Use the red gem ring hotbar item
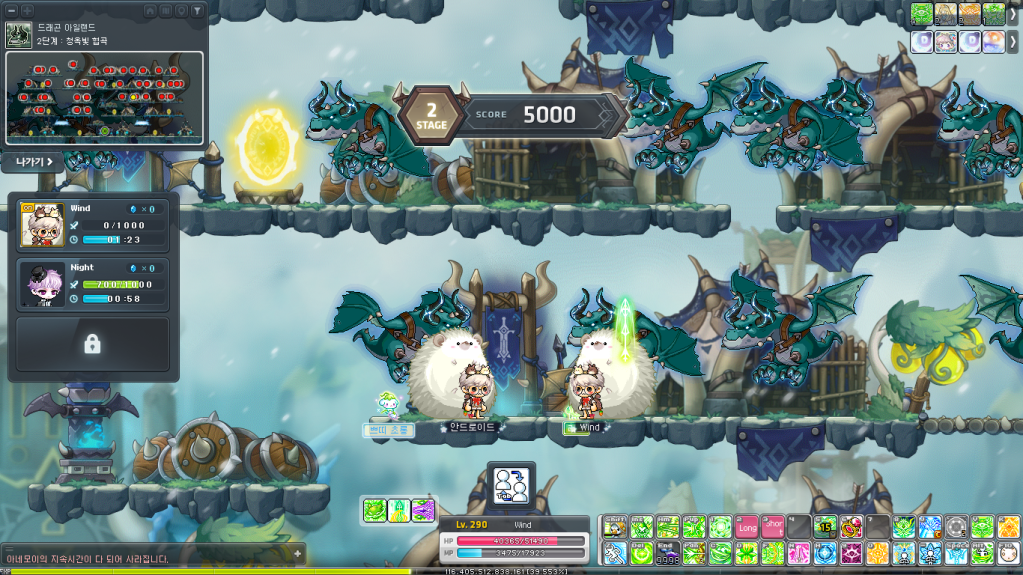This screenshot has height=575, width=1023. click(851, 527)
